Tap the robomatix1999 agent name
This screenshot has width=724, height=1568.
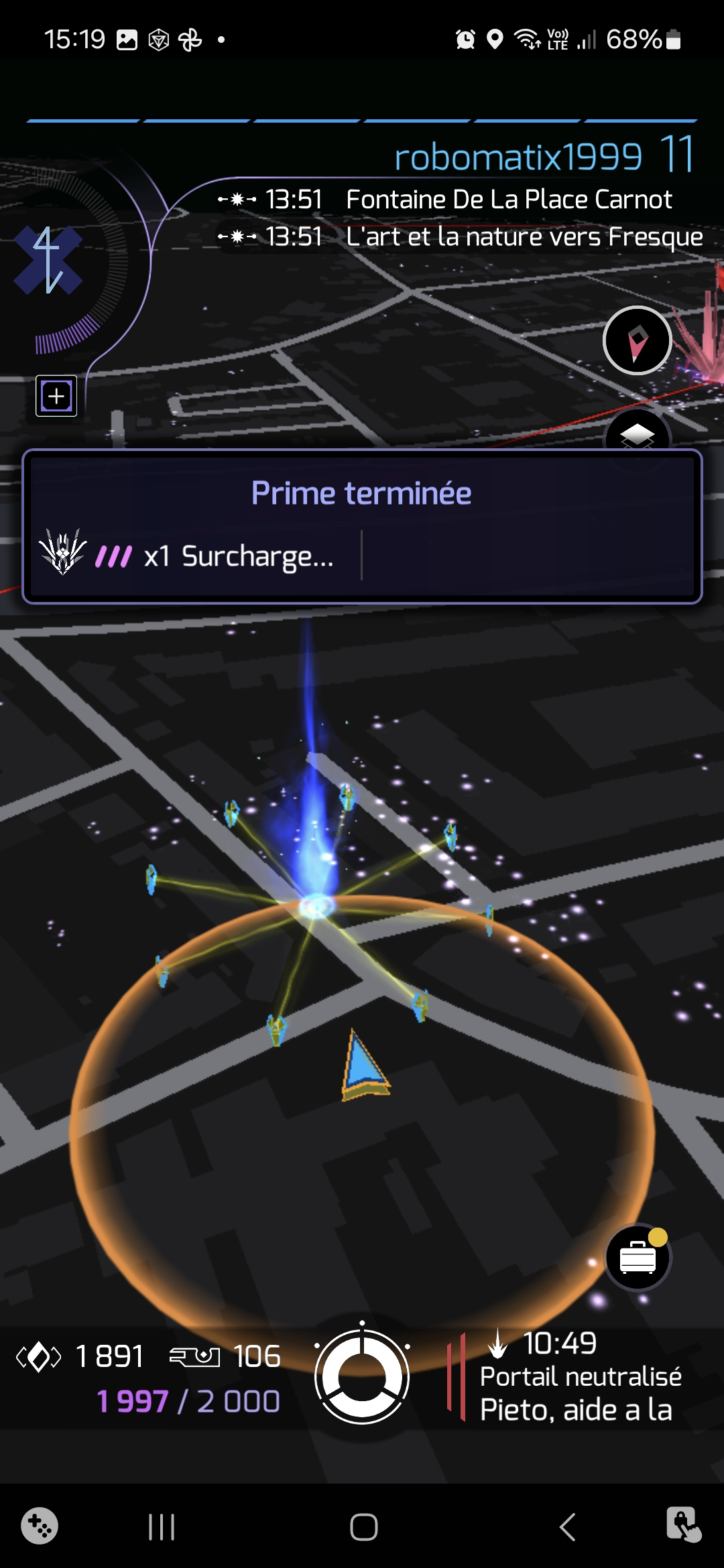[518, 157]
